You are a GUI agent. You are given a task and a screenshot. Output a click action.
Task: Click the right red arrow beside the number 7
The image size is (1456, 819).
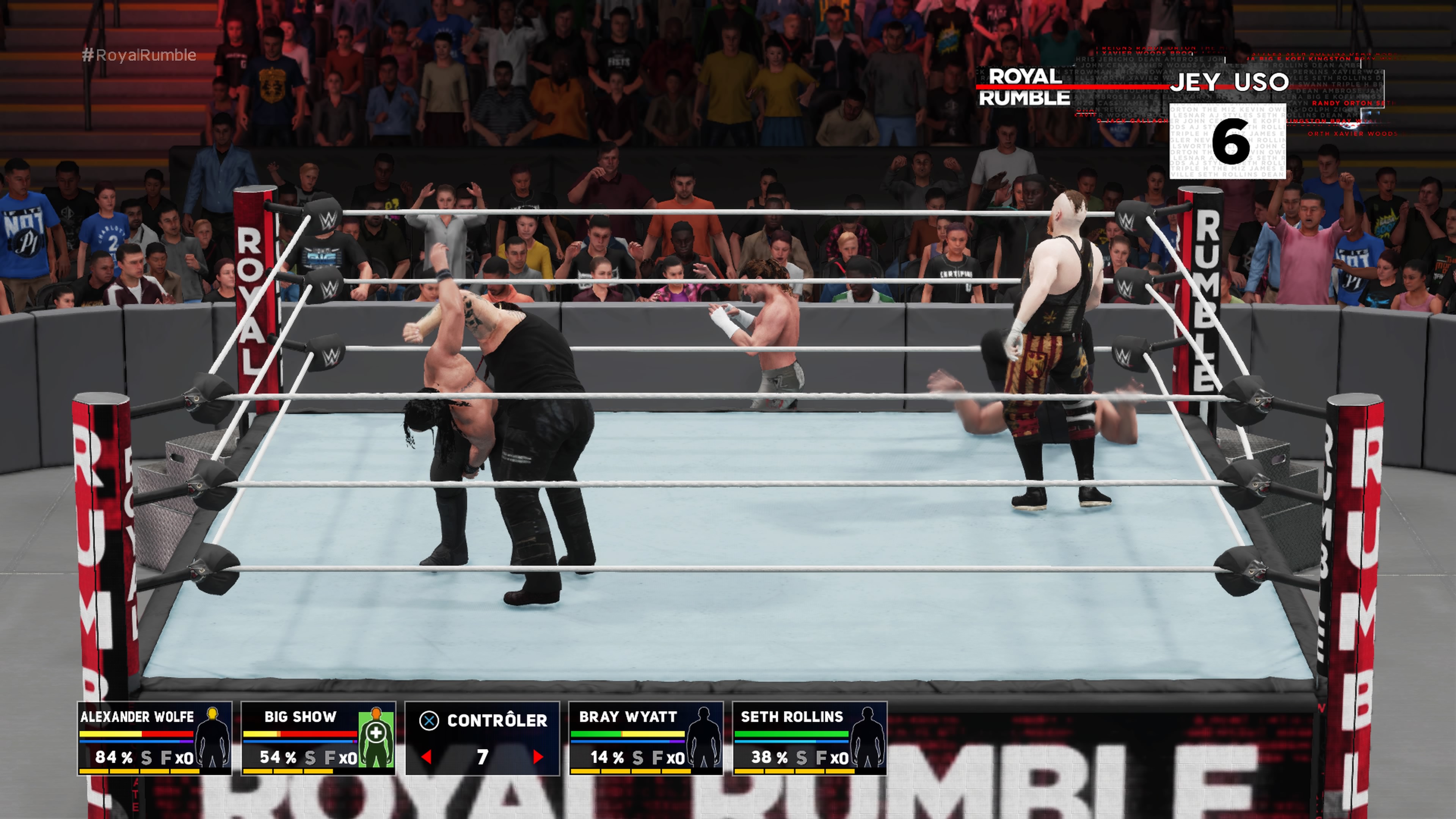[537, 758]
